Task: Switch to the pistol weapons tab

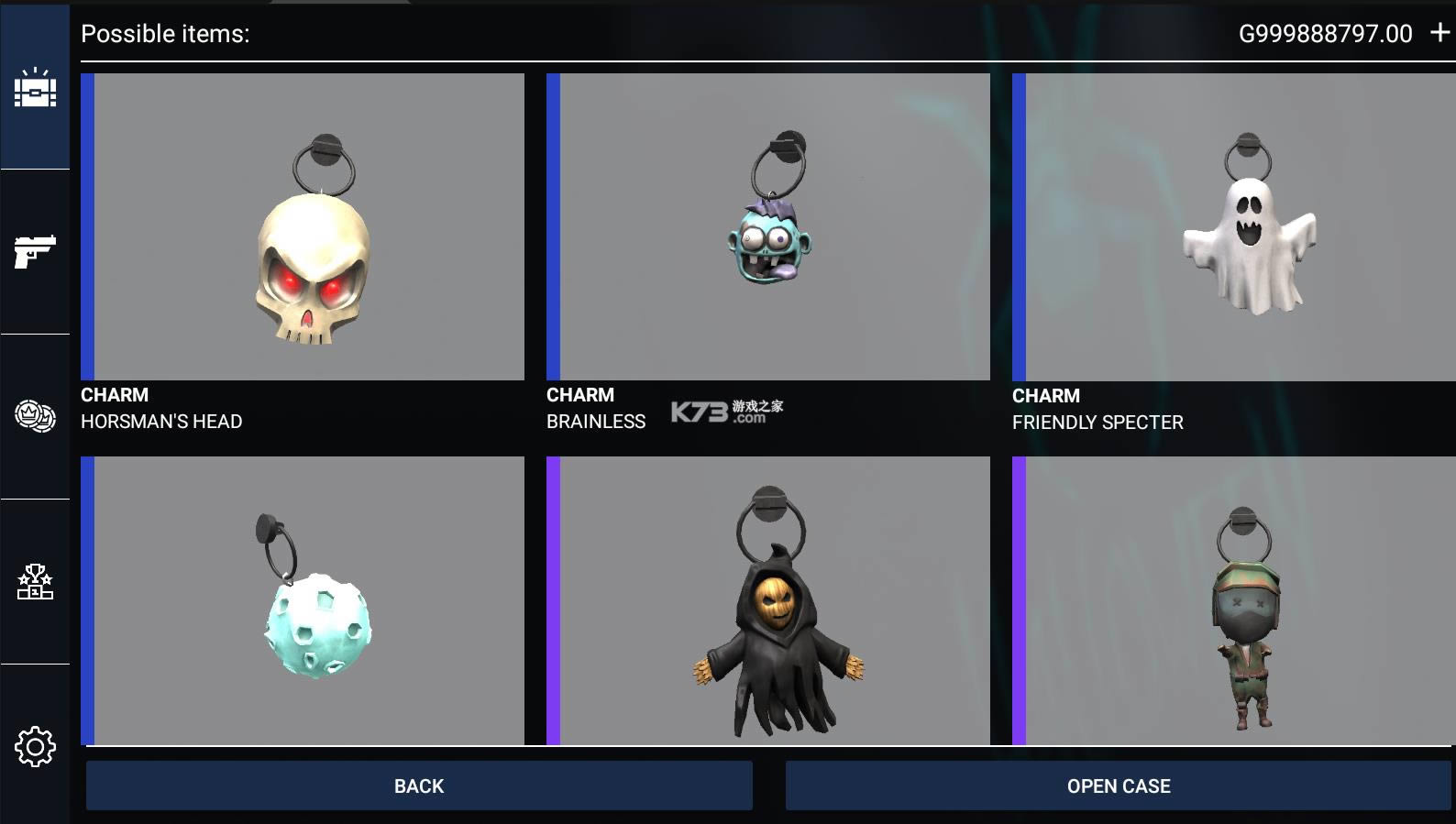Action: [x=35, y=251]
